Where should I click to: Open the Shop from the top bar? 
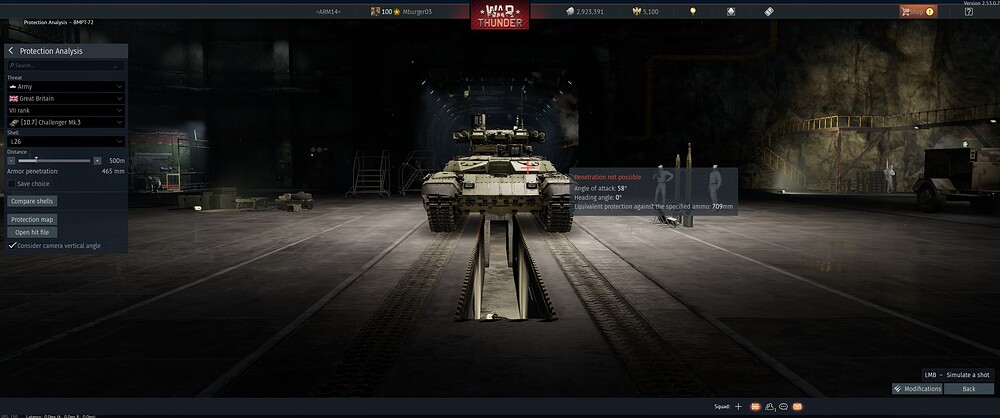point(916,11)
